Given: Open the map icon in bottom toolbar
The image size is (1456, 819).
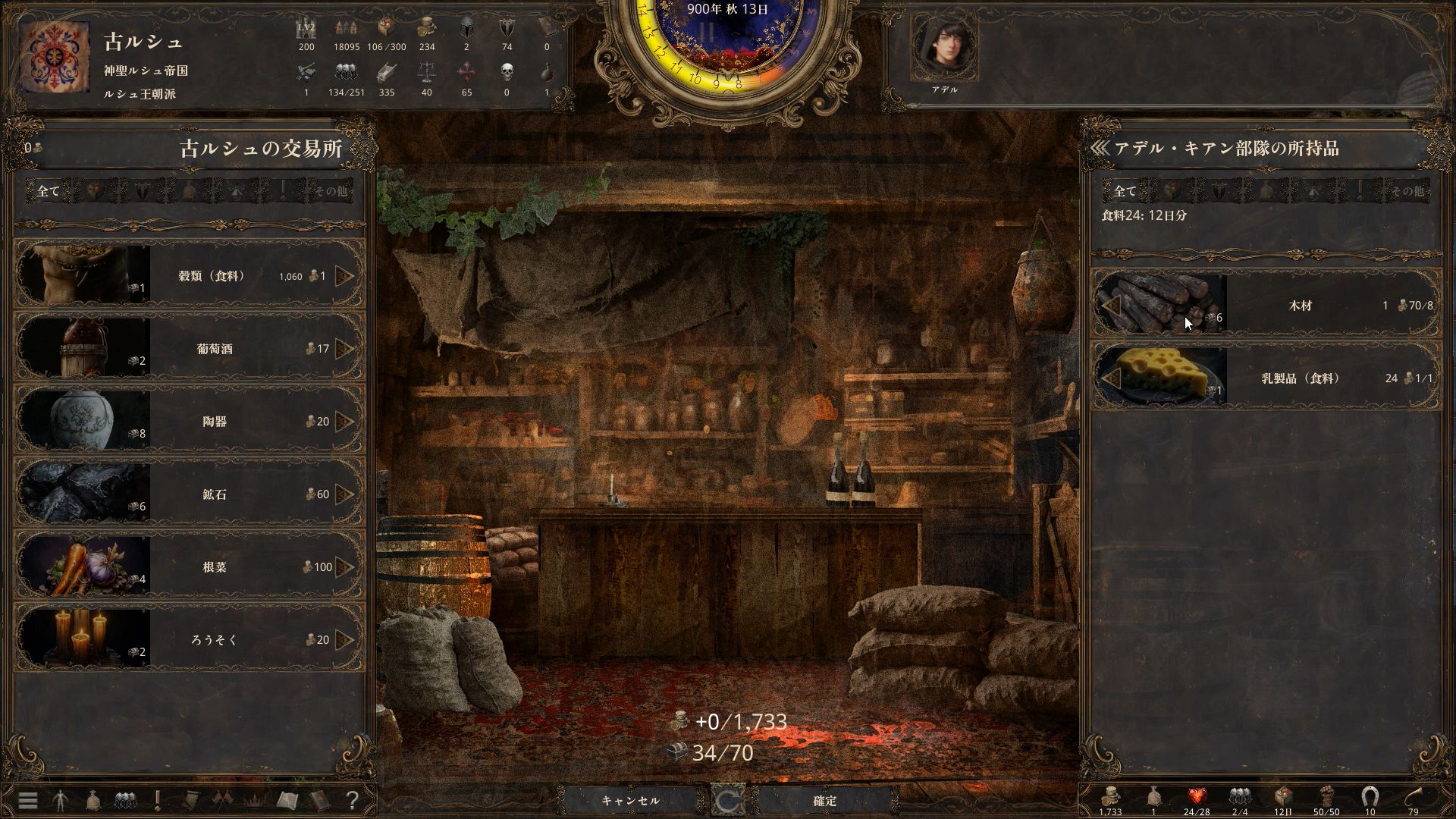Looking at the screenshot, I should [x=287, y=800].
